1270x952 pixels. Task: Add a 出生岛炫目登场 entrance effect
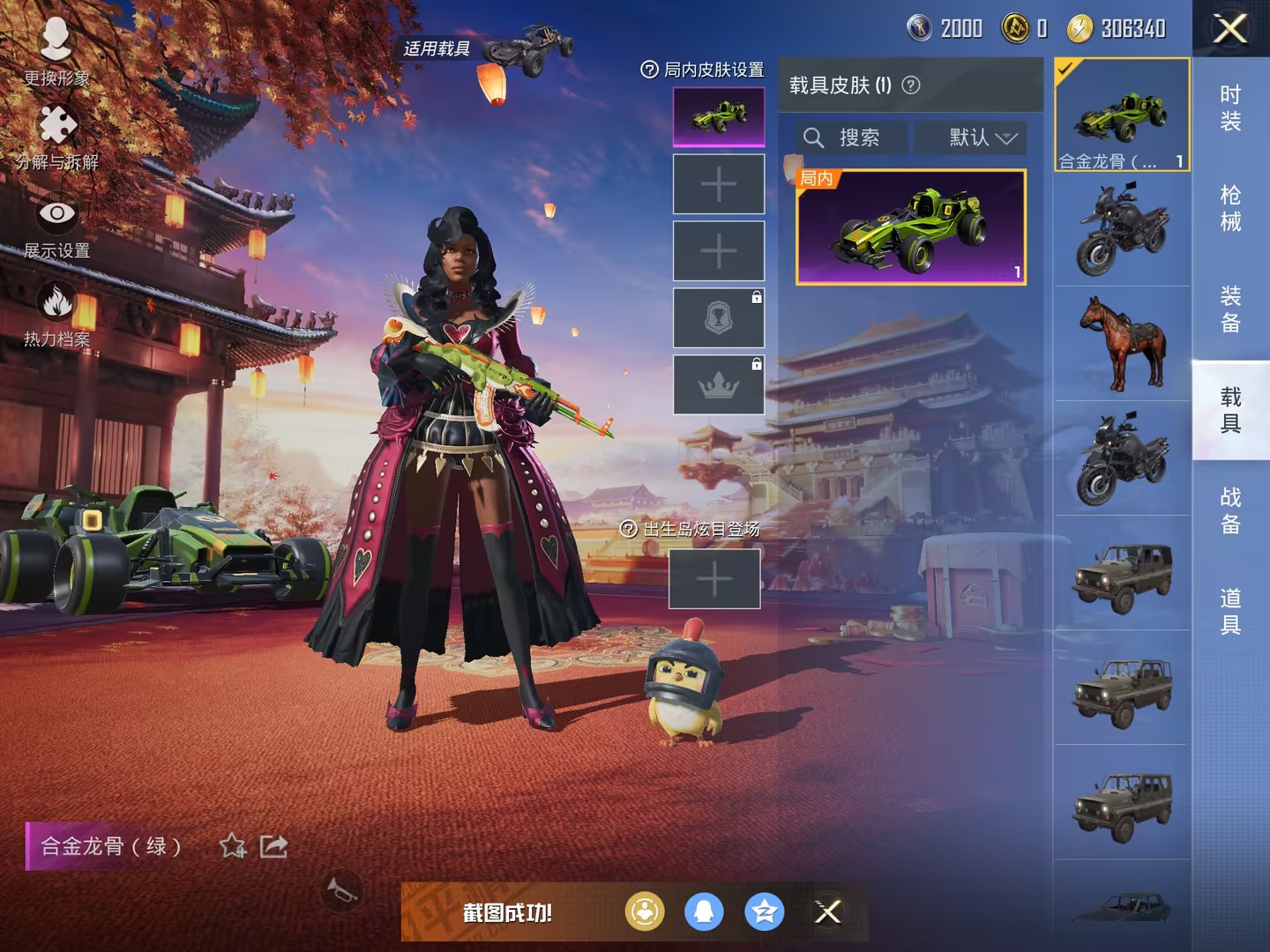pyautogui.click(x=714, y=579)
